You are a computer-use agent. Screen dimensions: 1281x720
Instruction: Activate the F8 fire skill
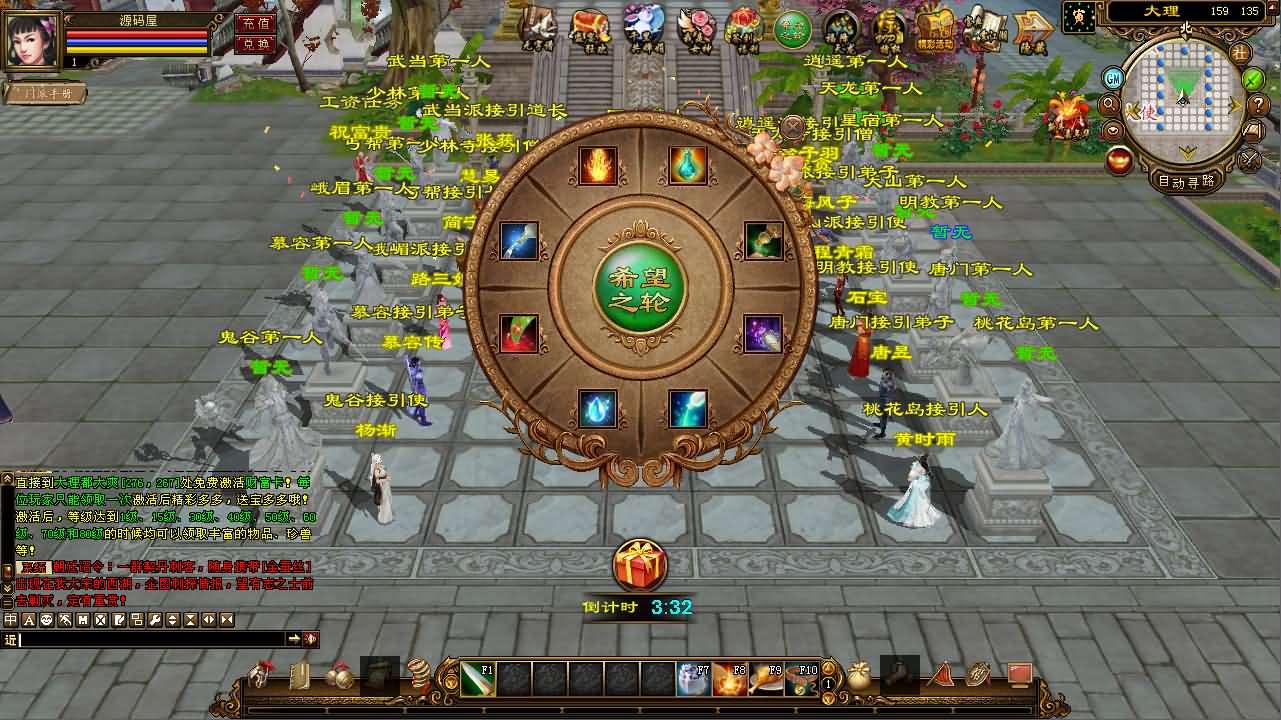[729, 679]
